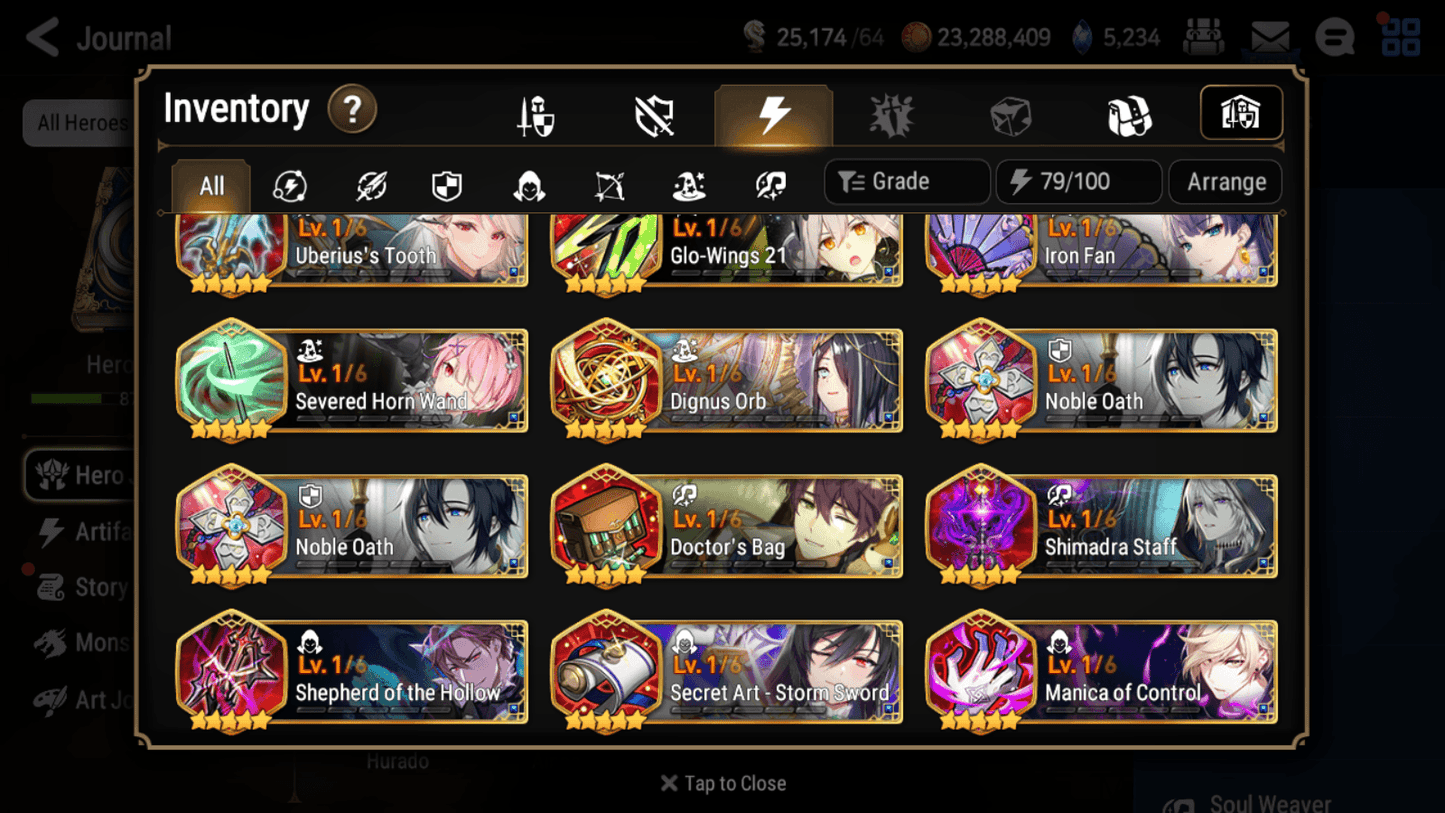The height and width of the screenshot is (813, 1445).
Task: Tap to Close the inventory
Action: [722, 783]
